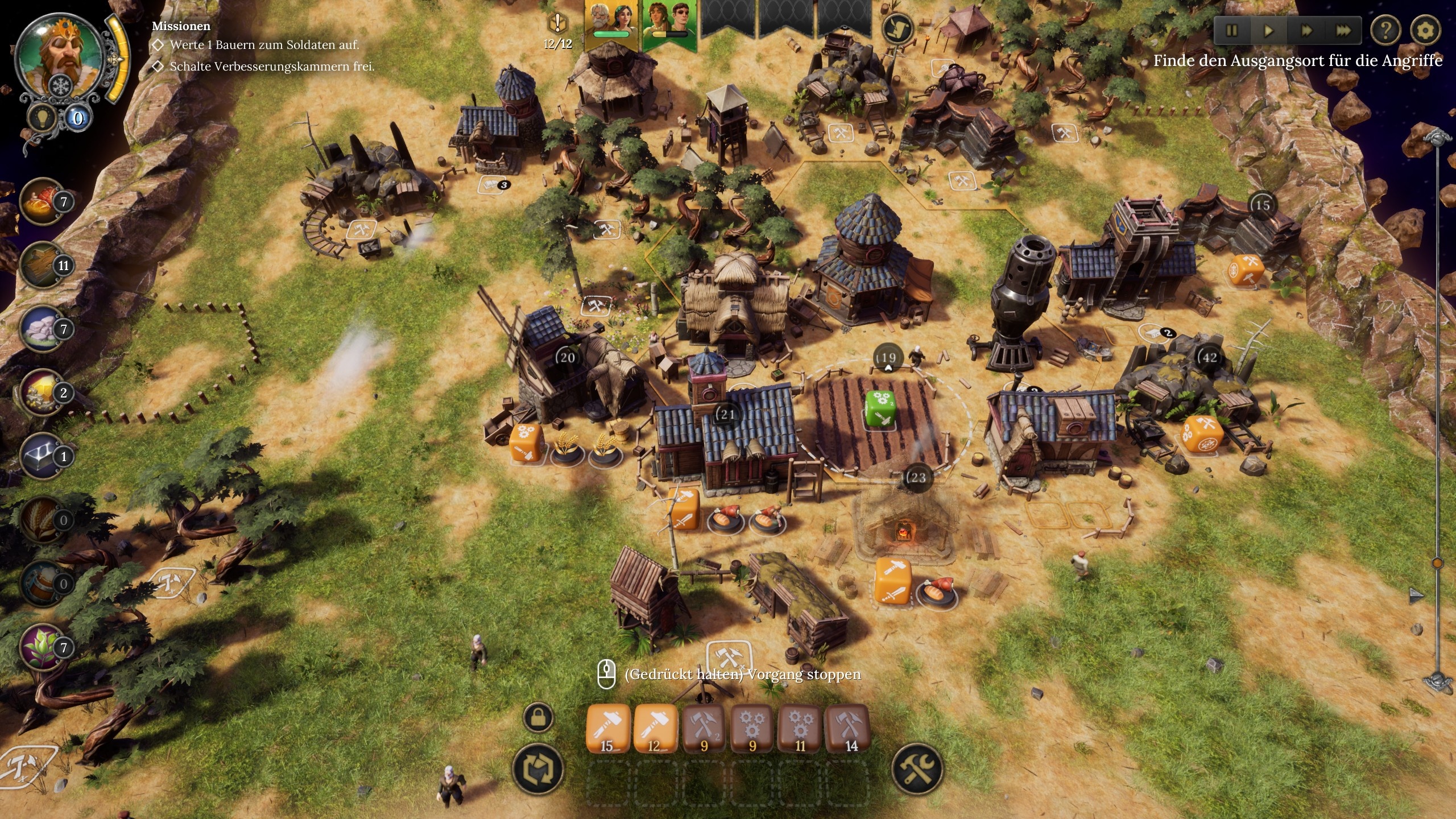Select the planks resource icon showing 11
The width and height of the screenshot is (1456, 819).
(40, 265)
